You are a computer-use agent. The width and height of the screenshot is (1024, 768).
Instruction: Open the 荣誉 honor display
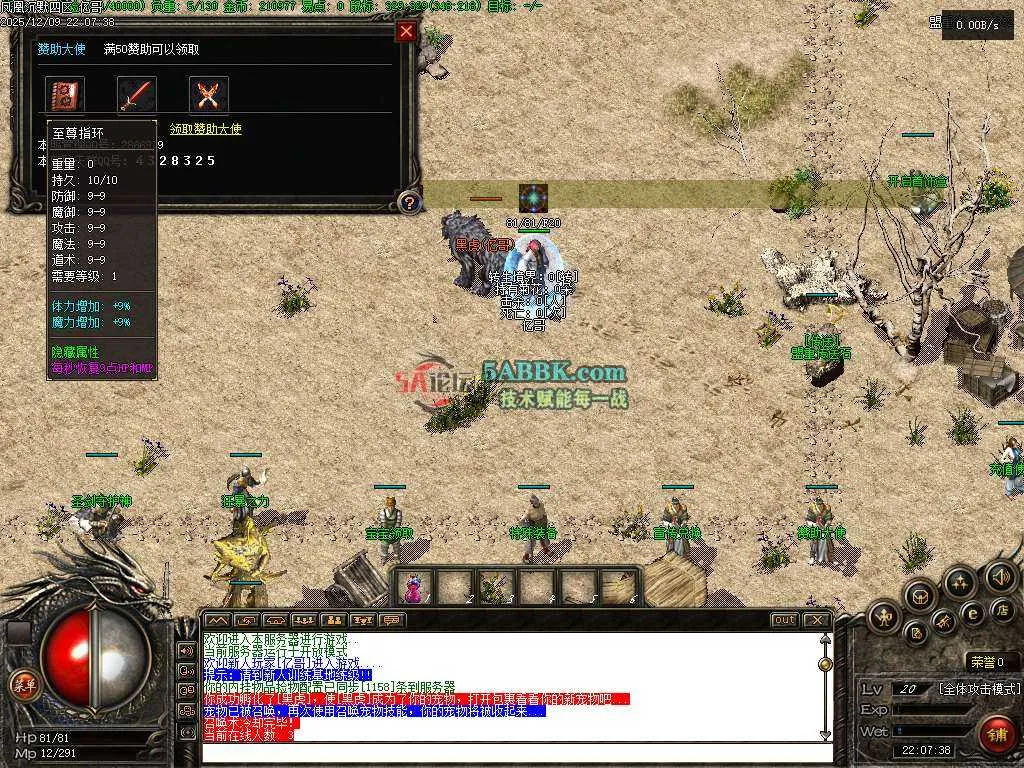tap(993, 661)
